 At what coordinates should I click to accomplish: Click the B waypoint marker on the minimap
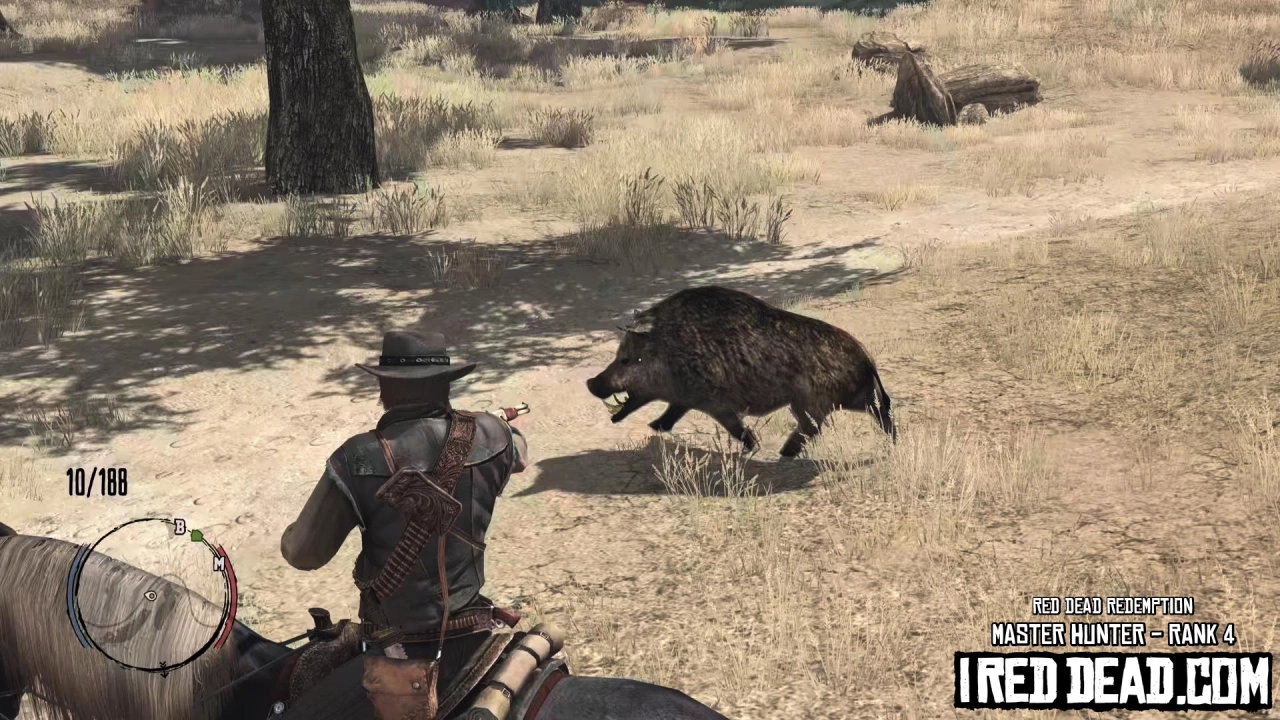point(181,527)
